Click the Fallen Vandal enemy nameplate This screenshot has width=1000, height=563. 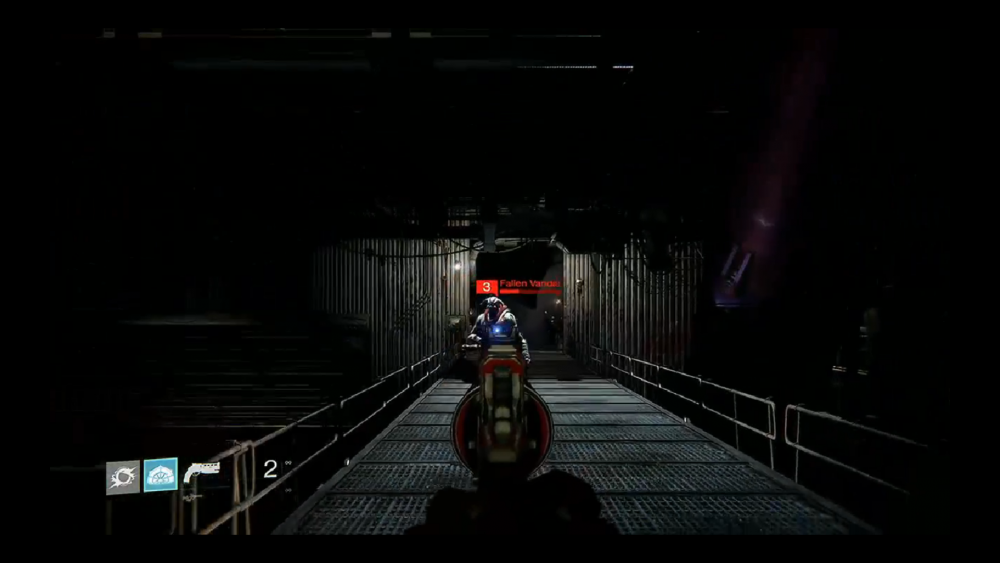(518, 286)
